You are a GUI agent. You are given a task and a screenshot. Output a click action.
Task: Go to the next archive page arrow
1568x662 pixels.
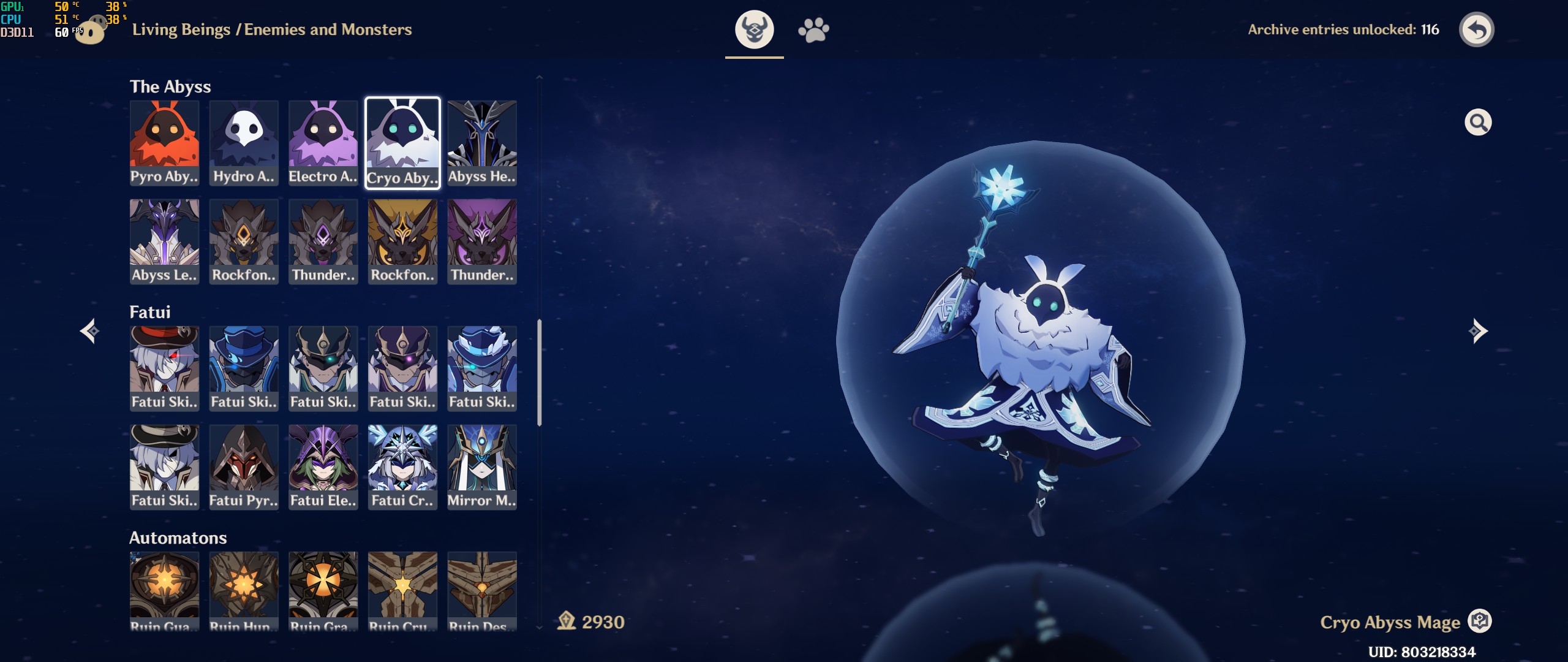click(1477, 331)
